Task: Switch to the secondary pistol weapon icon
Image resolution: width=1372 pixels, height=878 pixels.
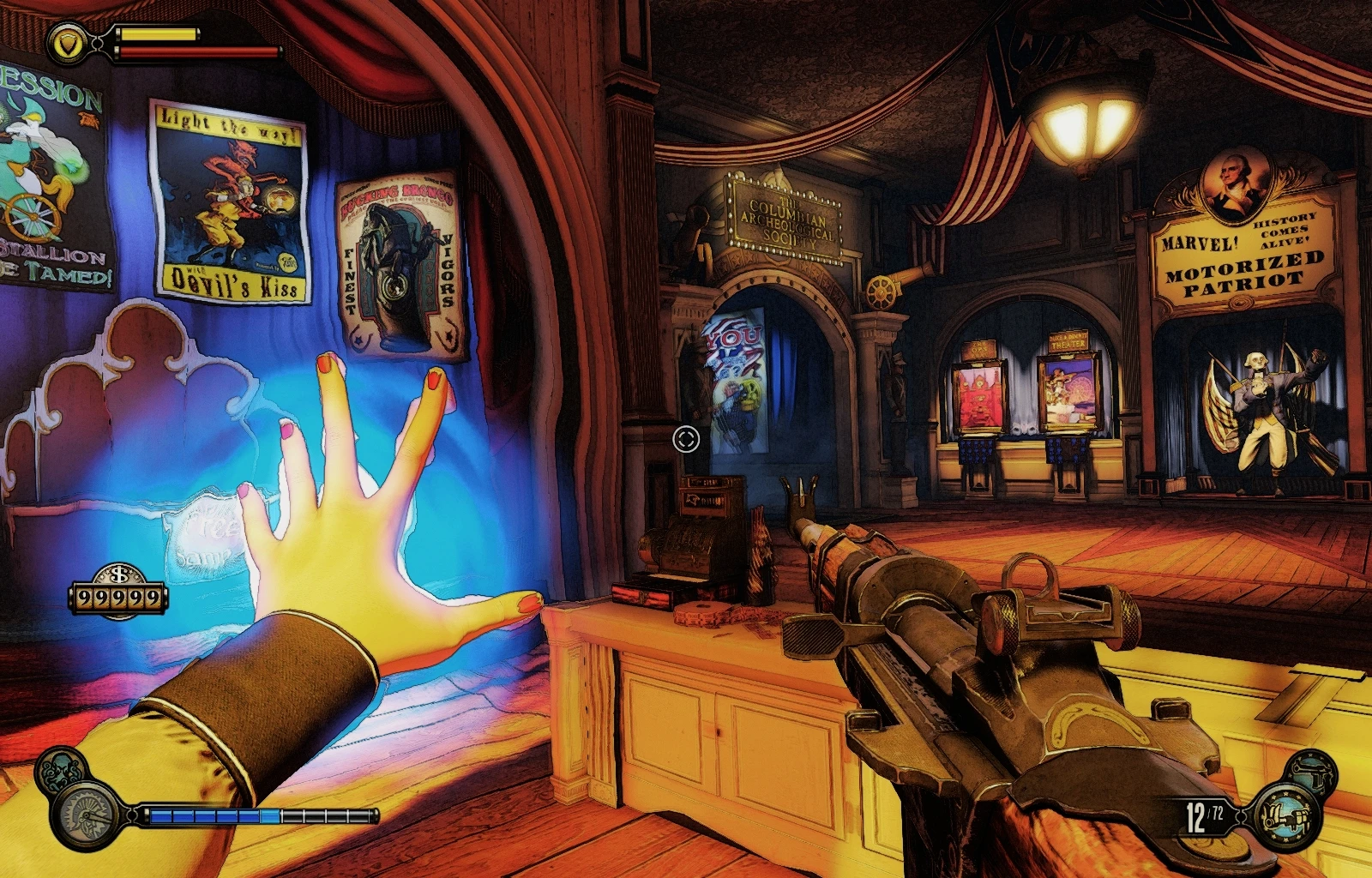Action: (1312, 773)
